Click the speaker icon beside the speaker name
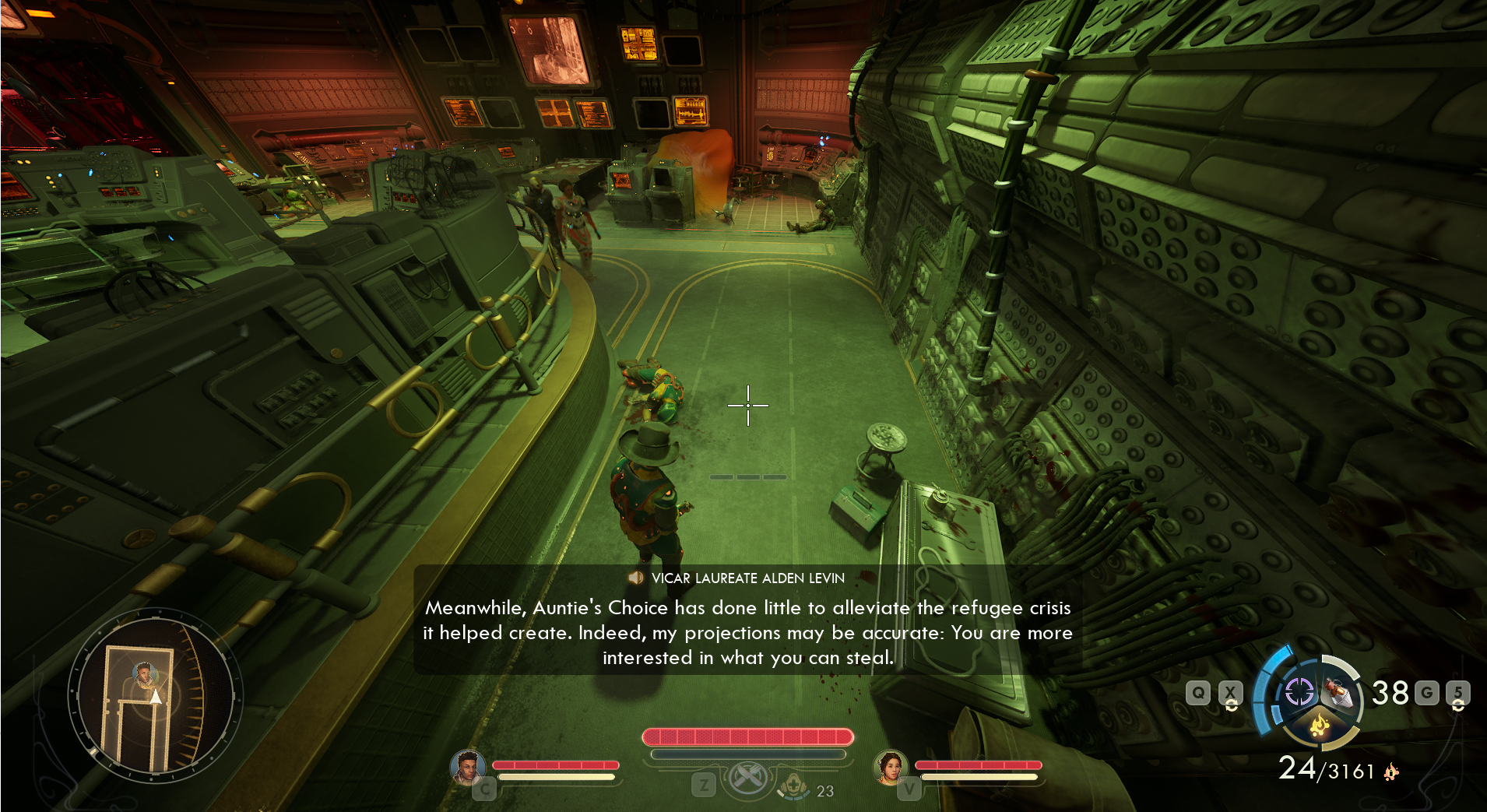The width and height of the screenshot is (1487, 812). pos(636,578)
